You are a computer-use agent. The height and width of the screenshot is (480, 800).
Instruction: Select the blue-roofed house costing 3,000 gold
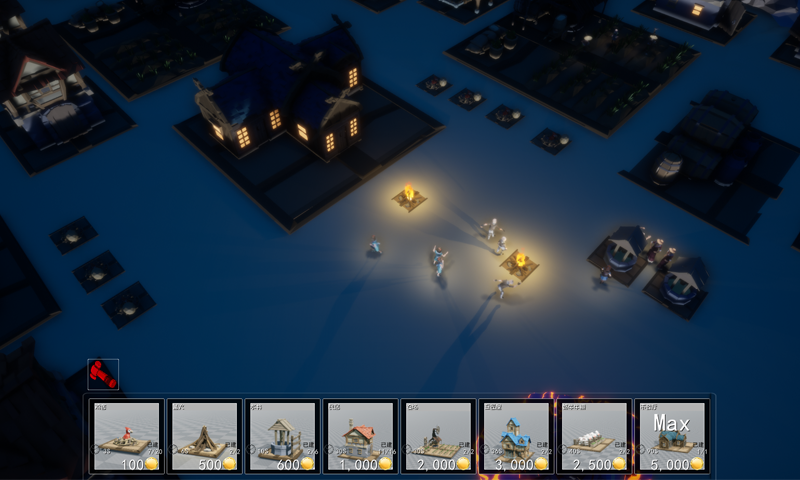[x=516, y=437]
